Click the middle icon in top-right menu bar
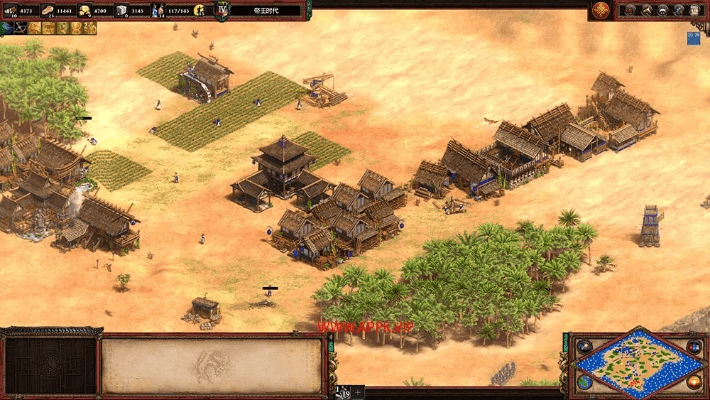Image resolution: width=710 pixels, height=400 pixels. [662, 10]
